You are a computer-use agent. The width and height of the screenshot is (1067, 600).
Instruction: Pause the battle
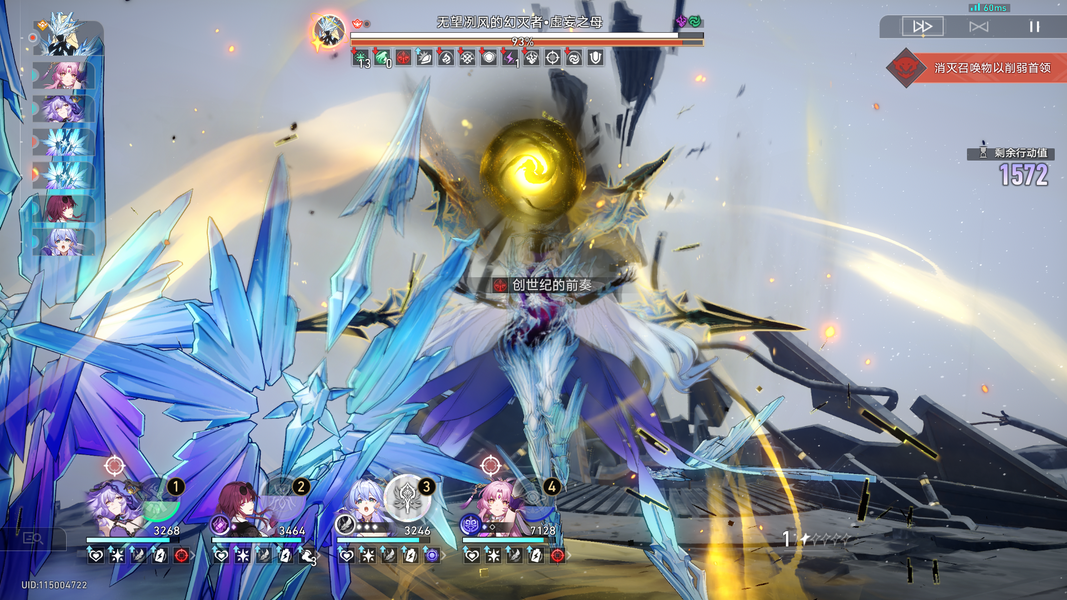1034,27
